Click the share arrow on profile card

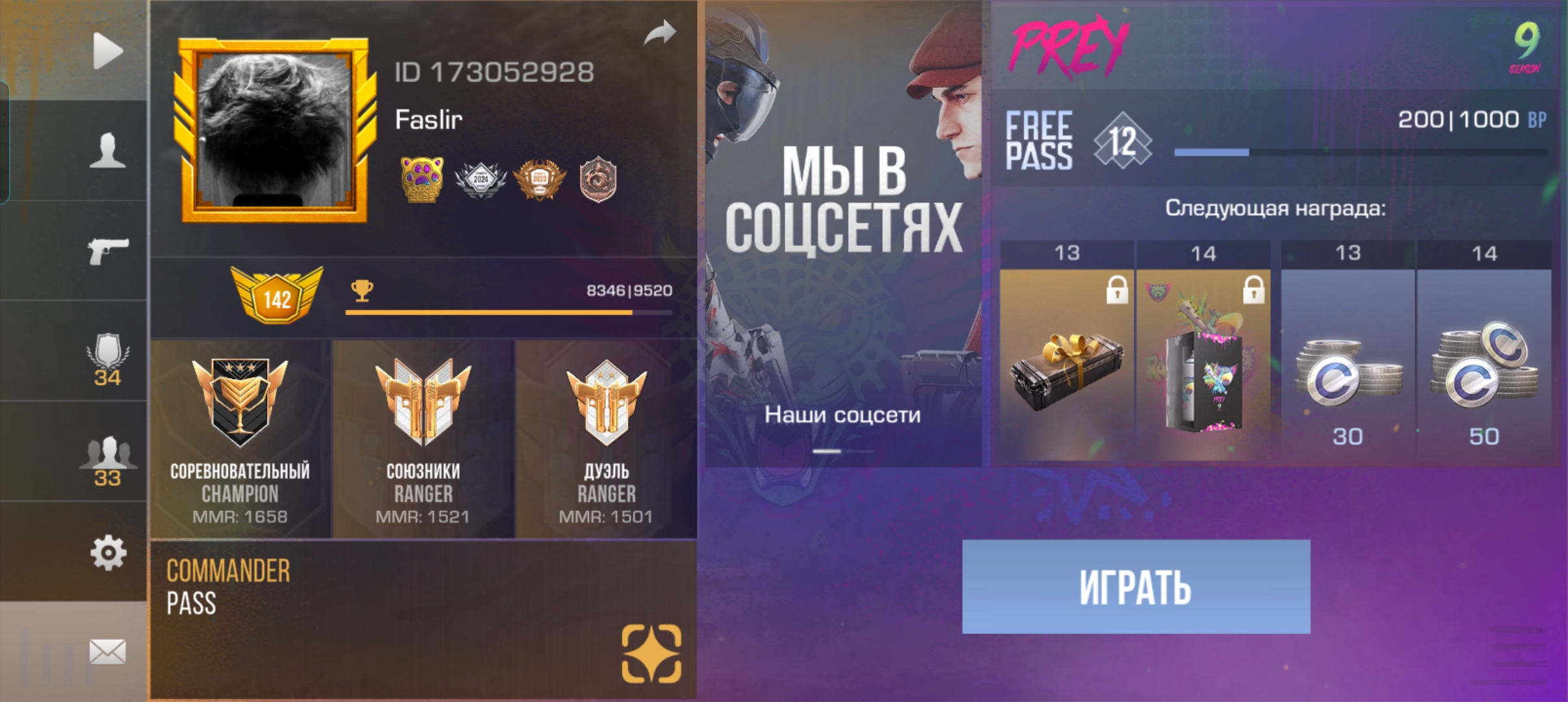[x=660, y=32]
